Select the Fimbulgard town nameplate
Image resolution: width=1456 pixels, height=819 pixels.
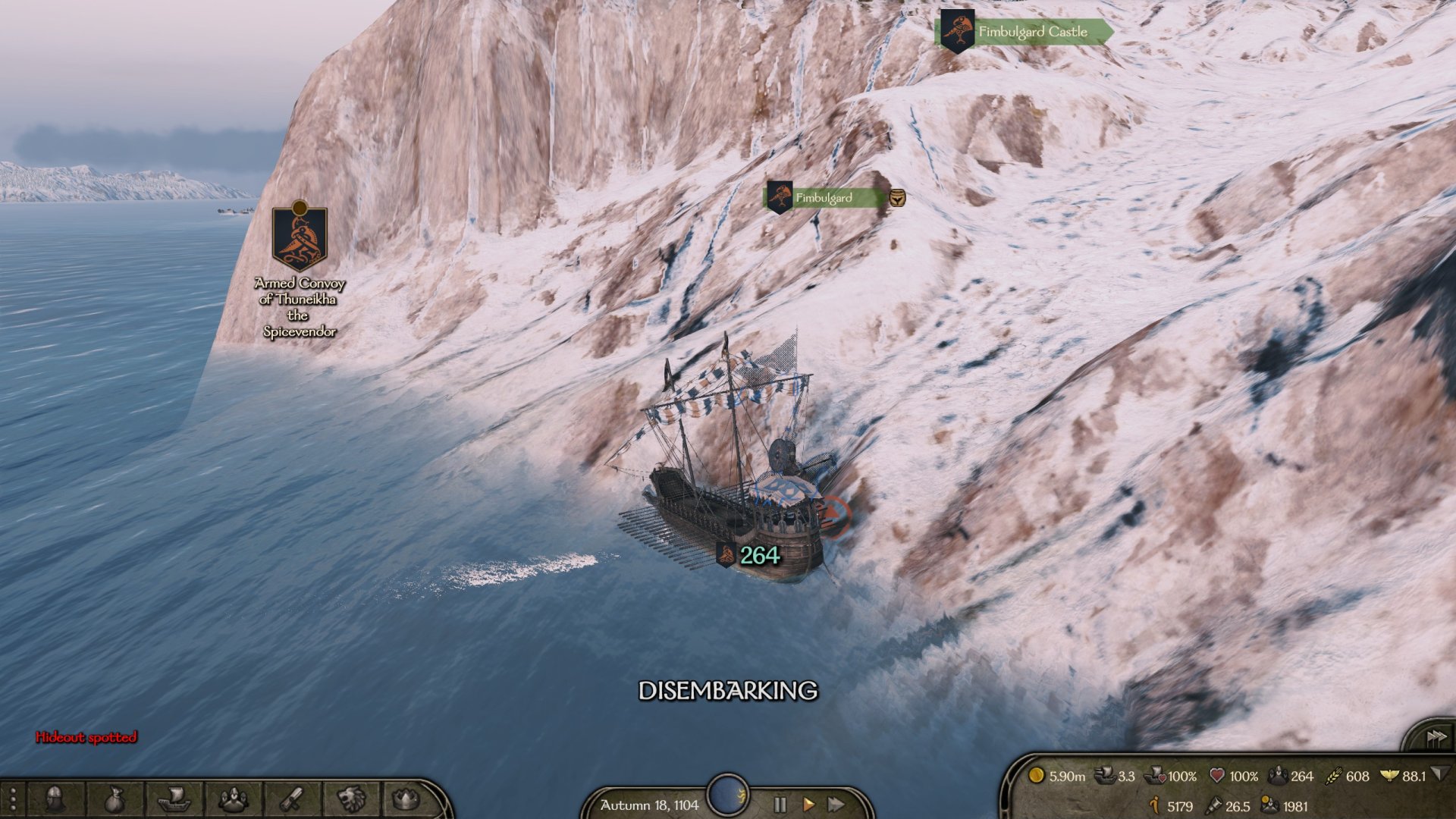coord(824,198)
